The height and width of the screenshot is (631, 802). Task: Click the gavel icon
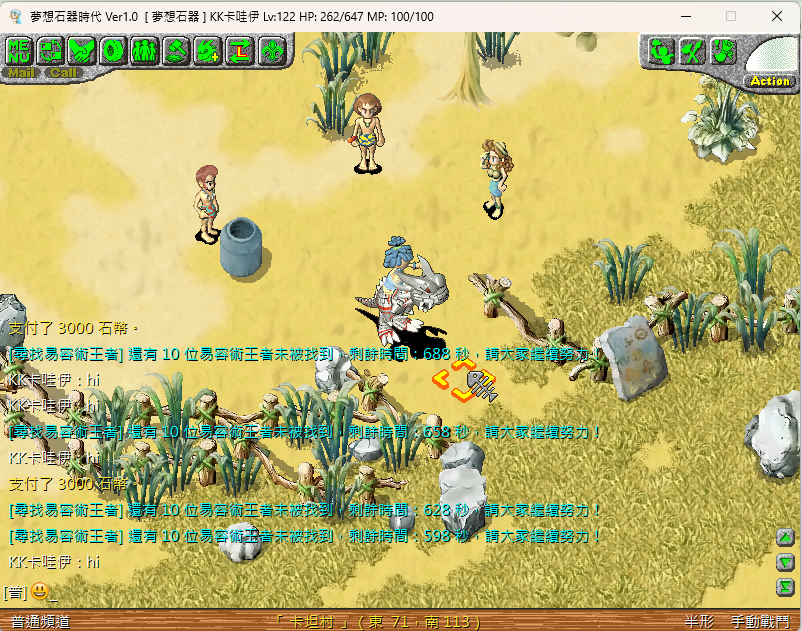tap(176, 50)
